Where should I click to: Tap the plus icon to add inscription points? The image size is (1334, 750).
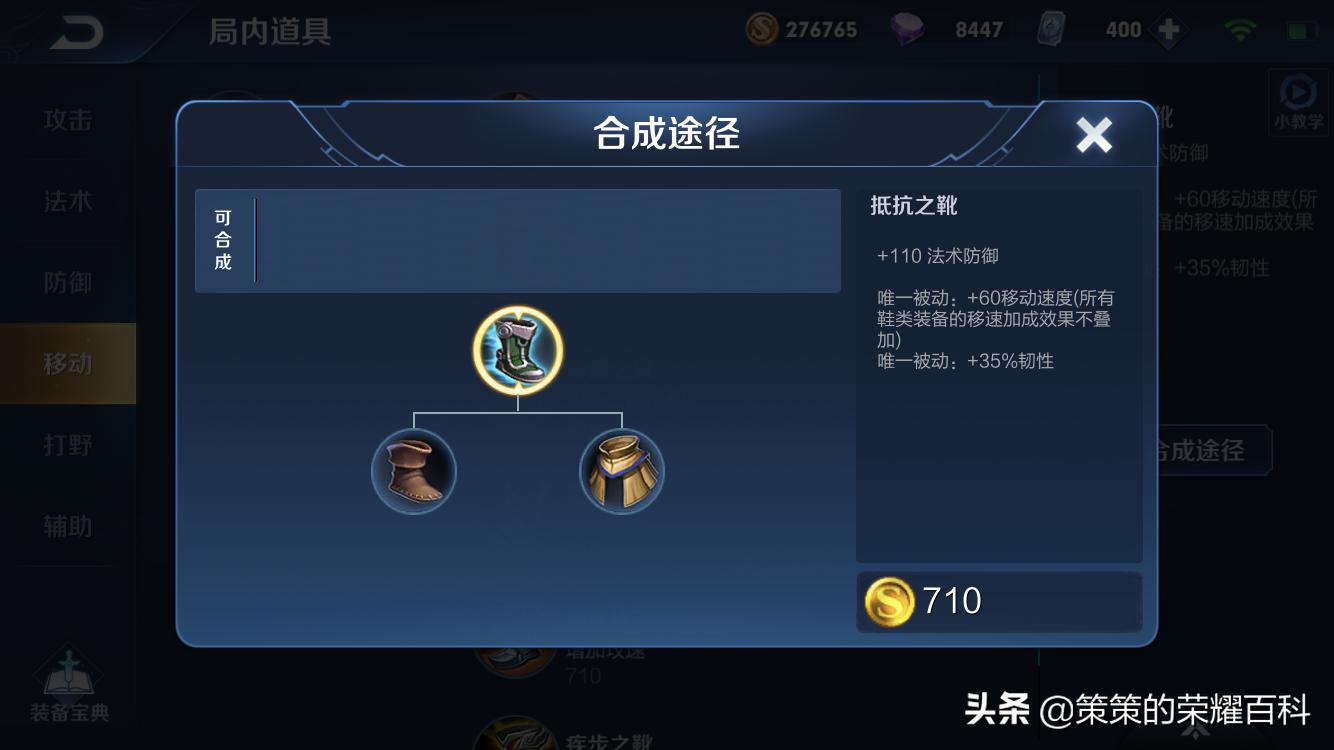[x=1167, y=30]
